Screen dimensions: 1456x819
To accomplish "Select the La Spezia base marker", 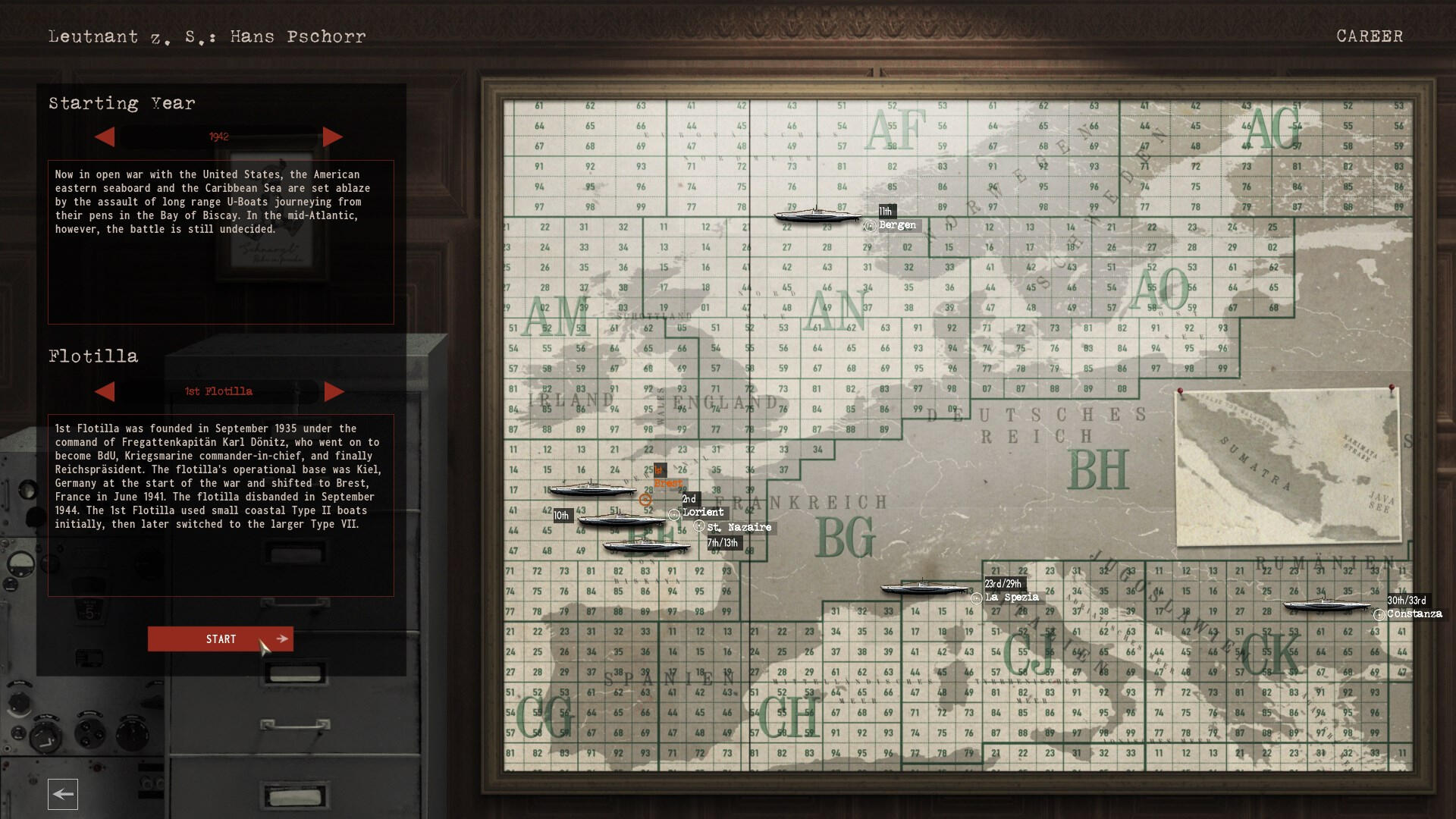I will coord(977,598).
